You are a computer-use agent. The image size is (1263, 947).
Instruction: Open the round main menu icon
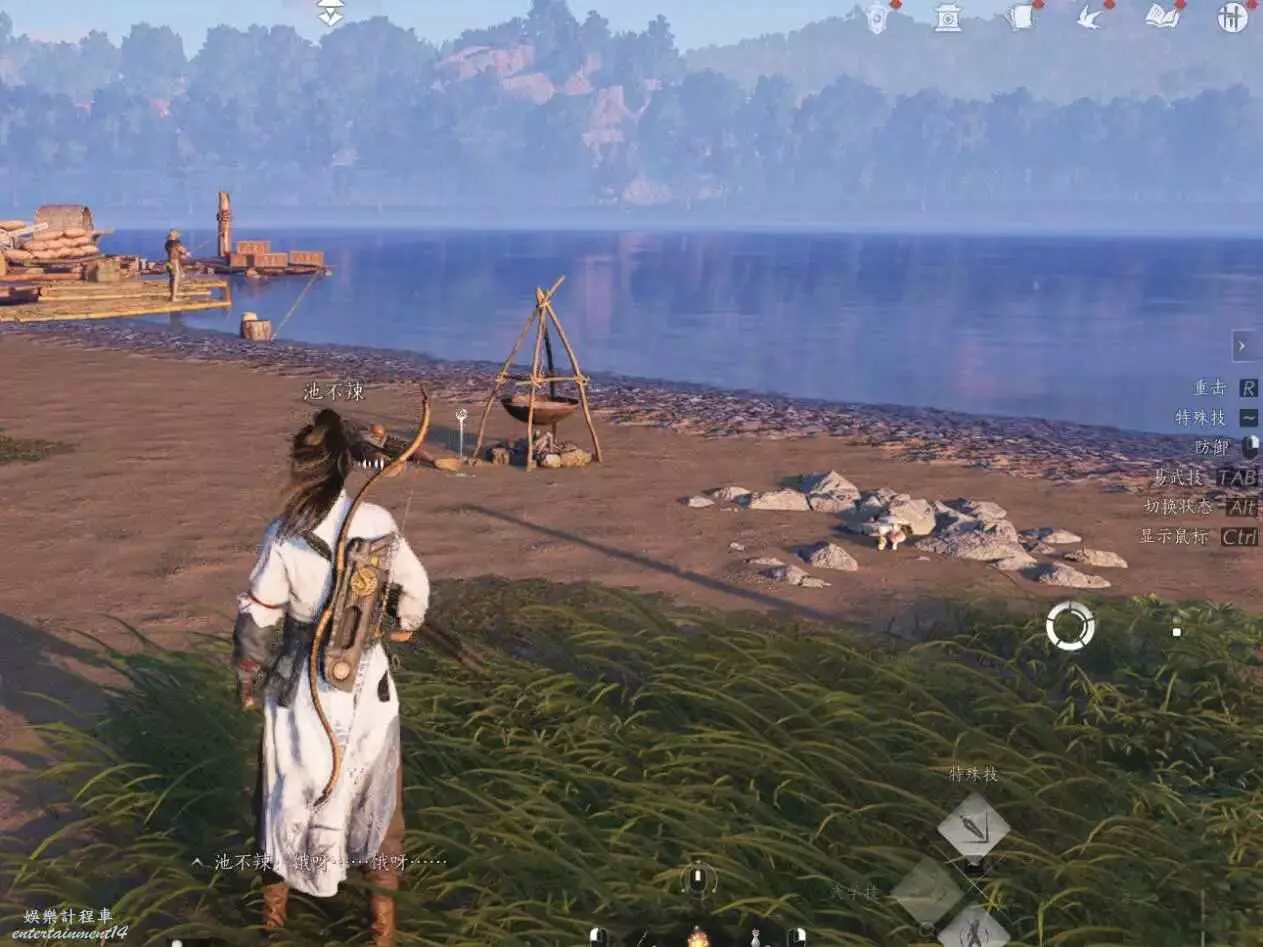1232,17
